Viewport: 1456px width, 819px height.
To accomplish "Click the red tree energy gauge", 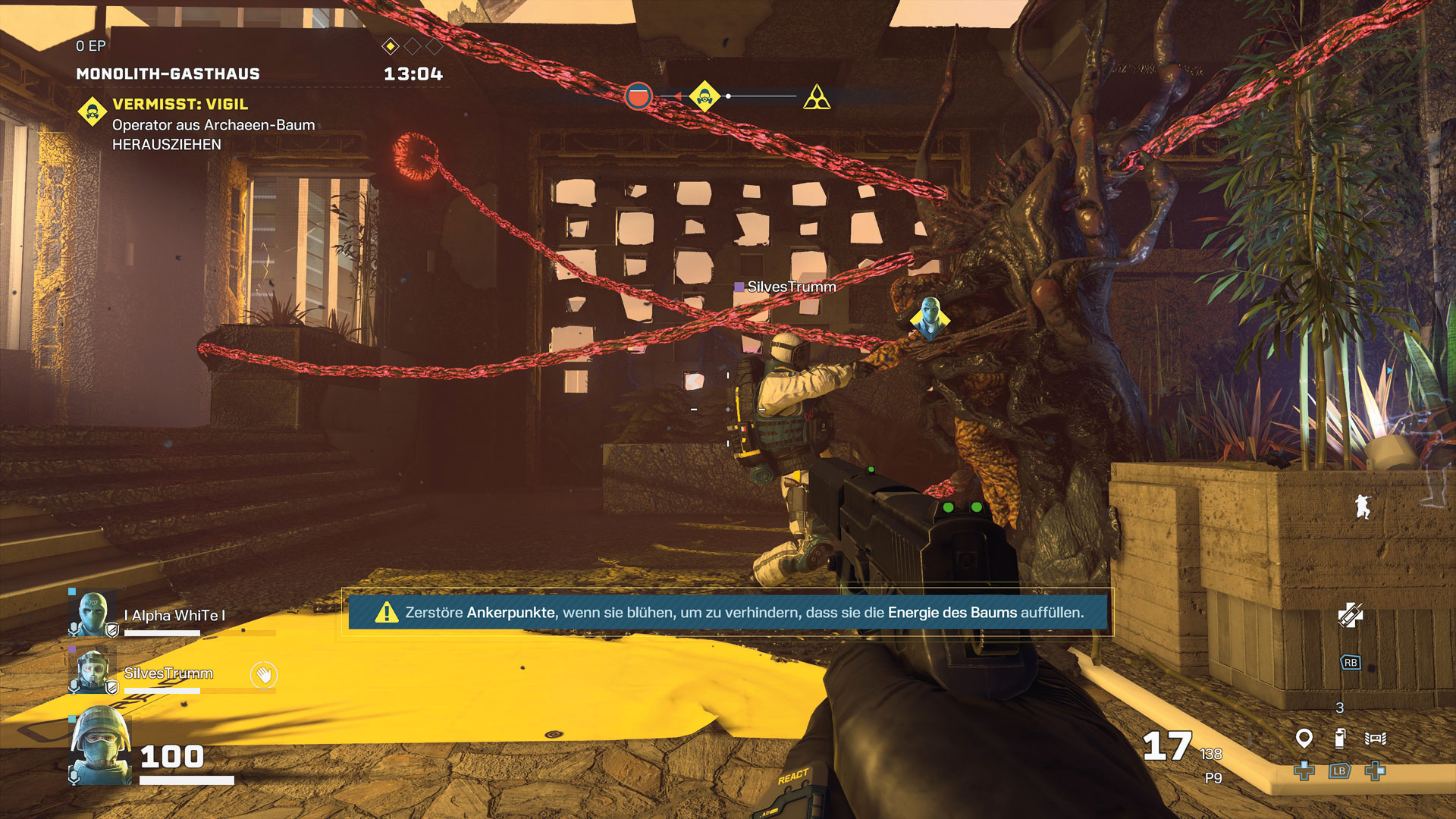I will [x=639, y=96].
